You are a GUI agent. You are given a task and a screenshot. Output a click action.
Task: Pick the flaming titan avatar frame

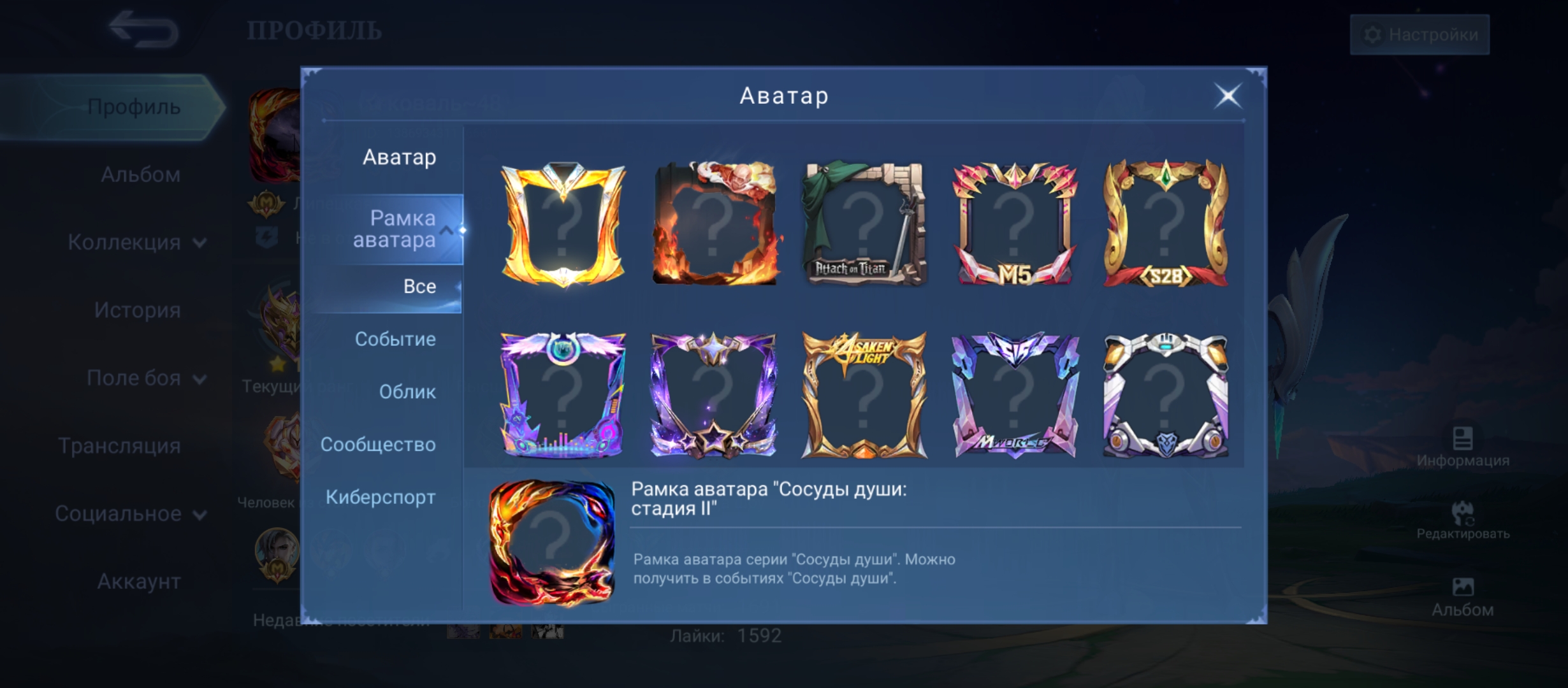pyautogui.click(x=714, y=224)
